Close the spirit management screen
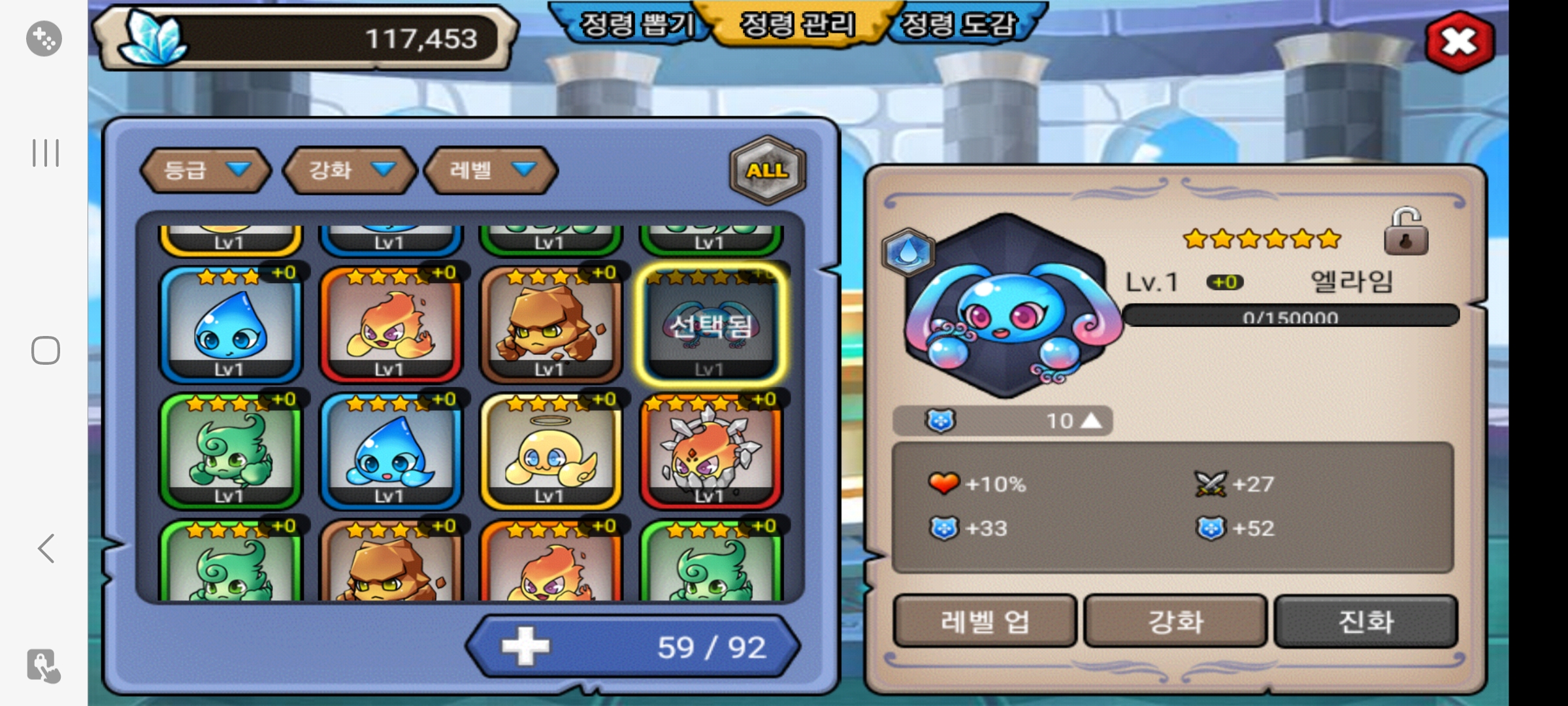1568x706 pixels. (x=1458, y=42)
